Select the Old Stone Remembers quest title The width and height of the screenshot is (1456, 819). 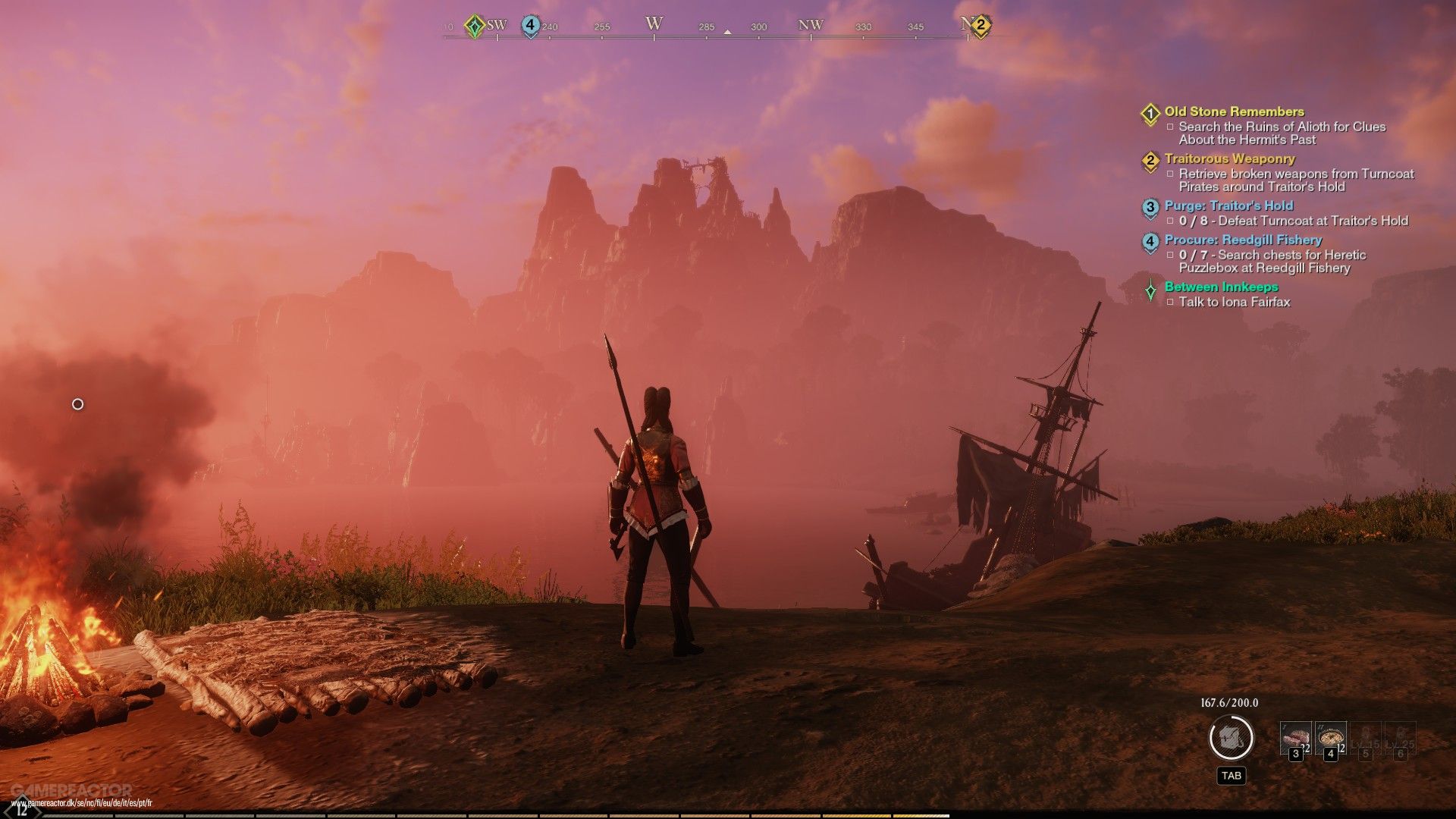click(1223, 111)
